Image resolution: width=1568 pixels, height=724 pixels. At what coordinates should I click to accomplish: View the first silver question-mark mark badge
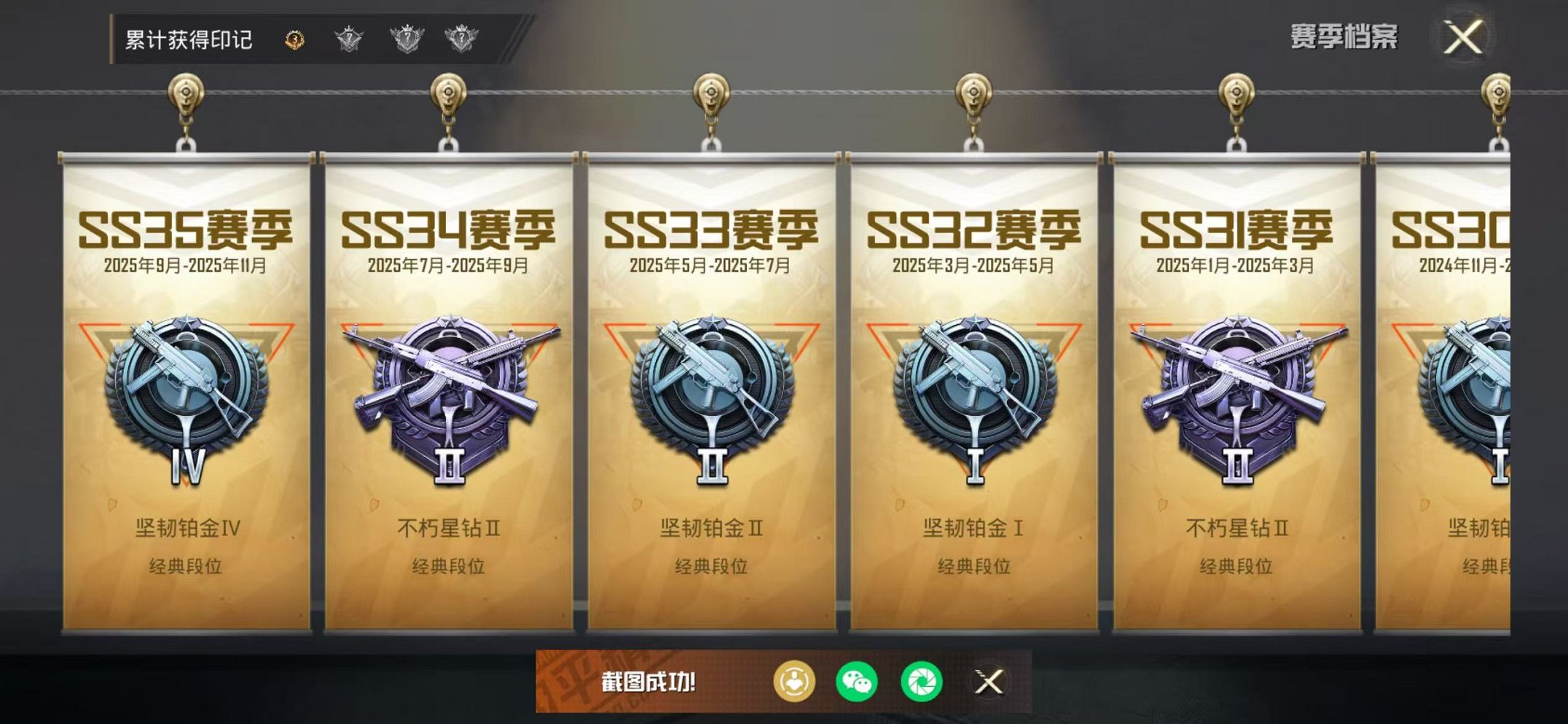[x=348, y=40]
